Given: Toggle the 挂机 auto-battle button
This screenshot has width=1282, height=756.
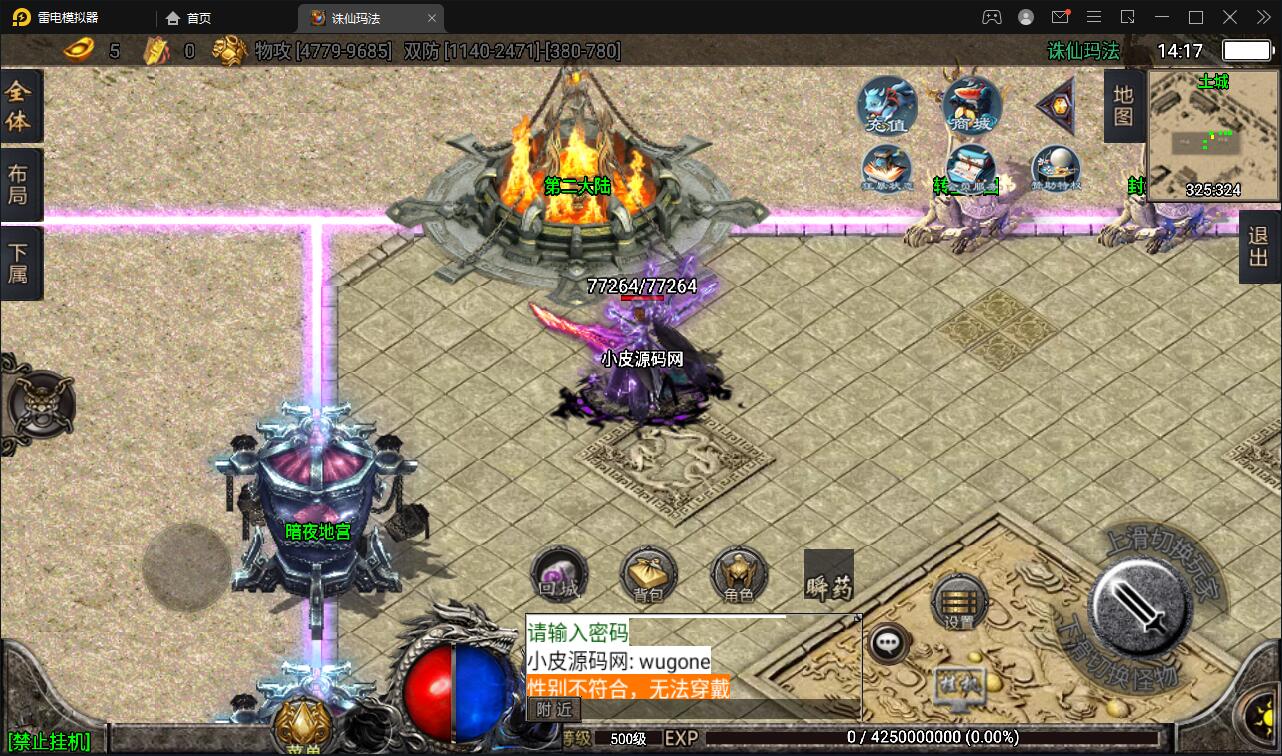Looking at the screenshot, I should [959, 686].
